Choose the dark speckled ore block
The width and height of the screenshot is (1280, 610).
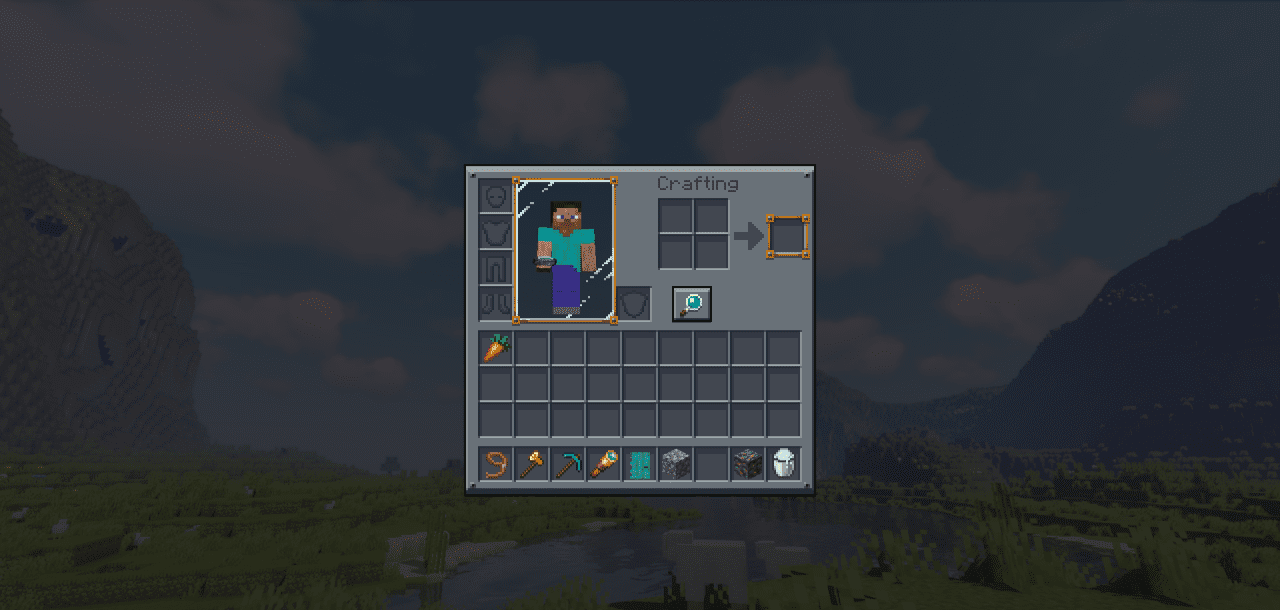click(748, 464)
